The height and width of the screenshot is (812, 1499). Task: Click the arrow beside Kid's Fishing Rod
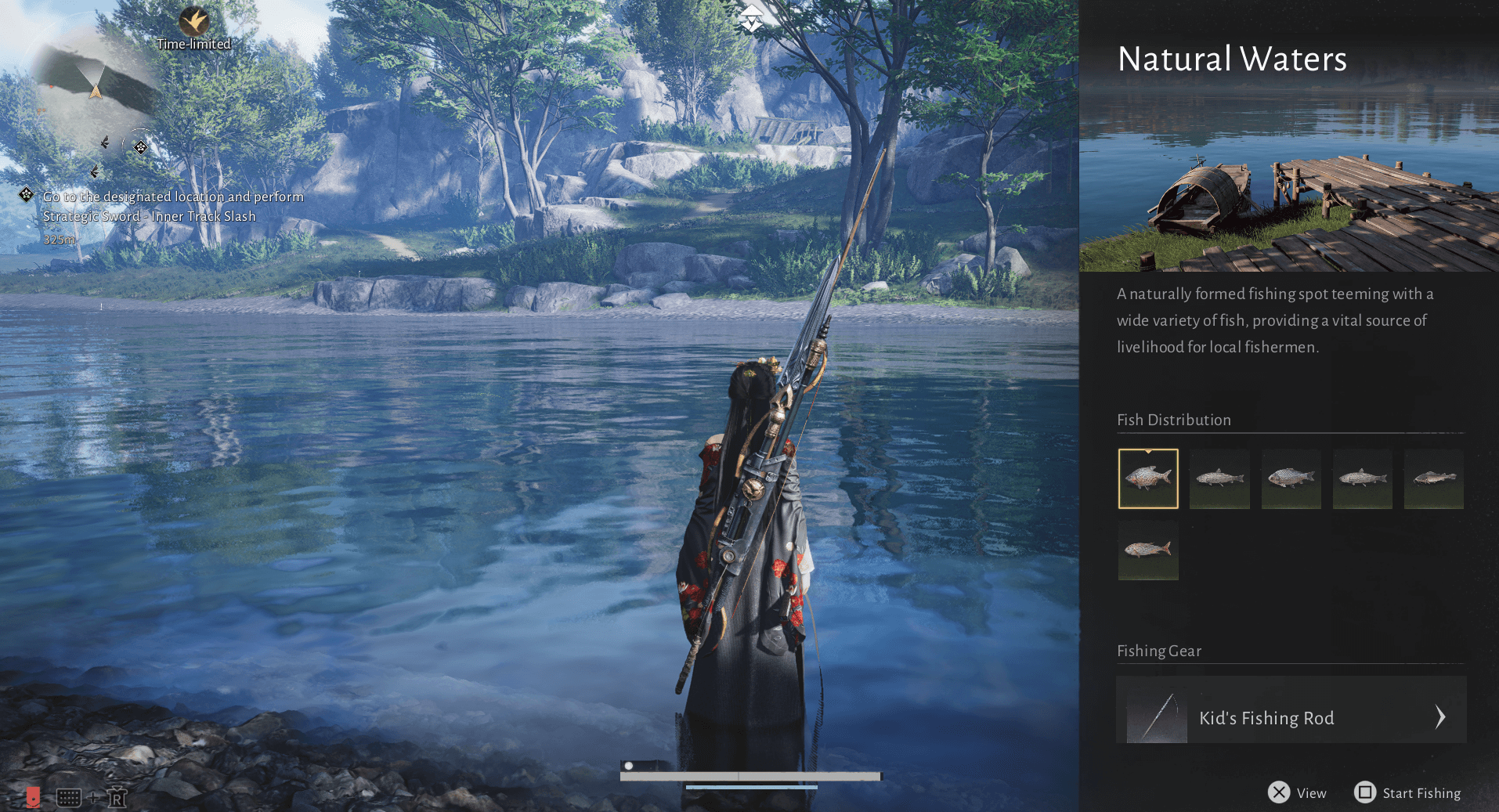click(1439, 716)
